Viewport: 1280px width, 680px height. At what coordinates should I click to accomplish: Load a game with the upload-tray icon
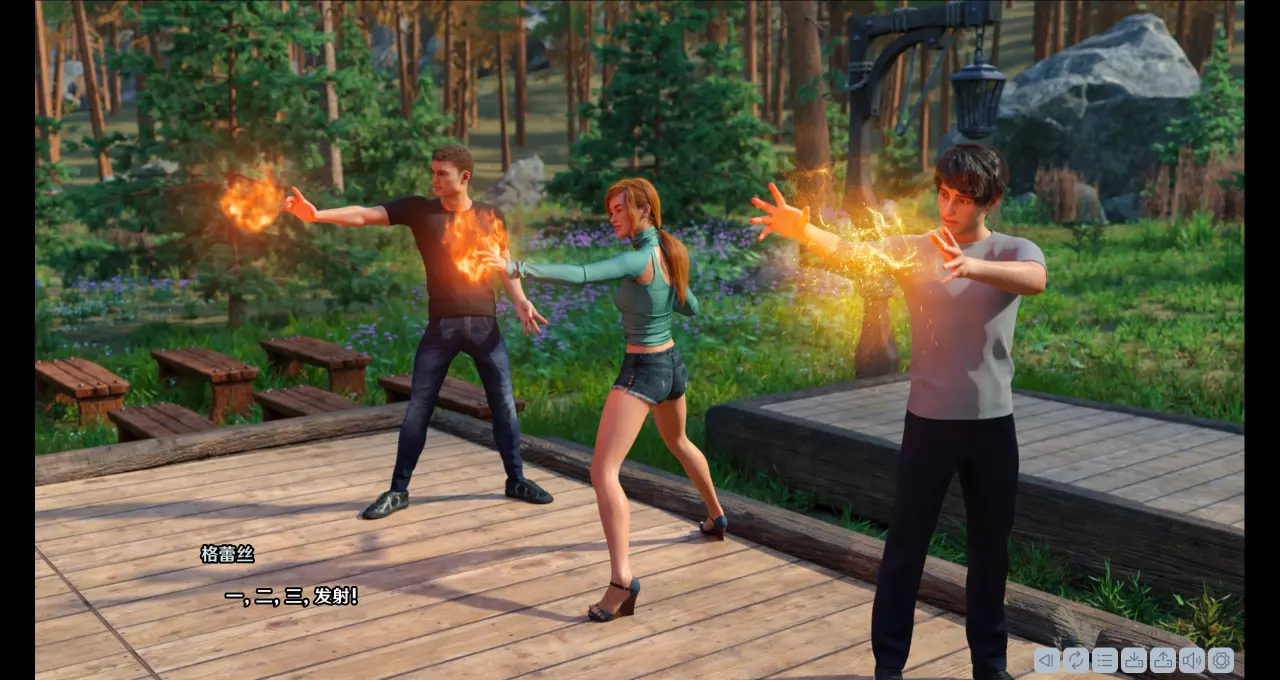[1162, 660]
